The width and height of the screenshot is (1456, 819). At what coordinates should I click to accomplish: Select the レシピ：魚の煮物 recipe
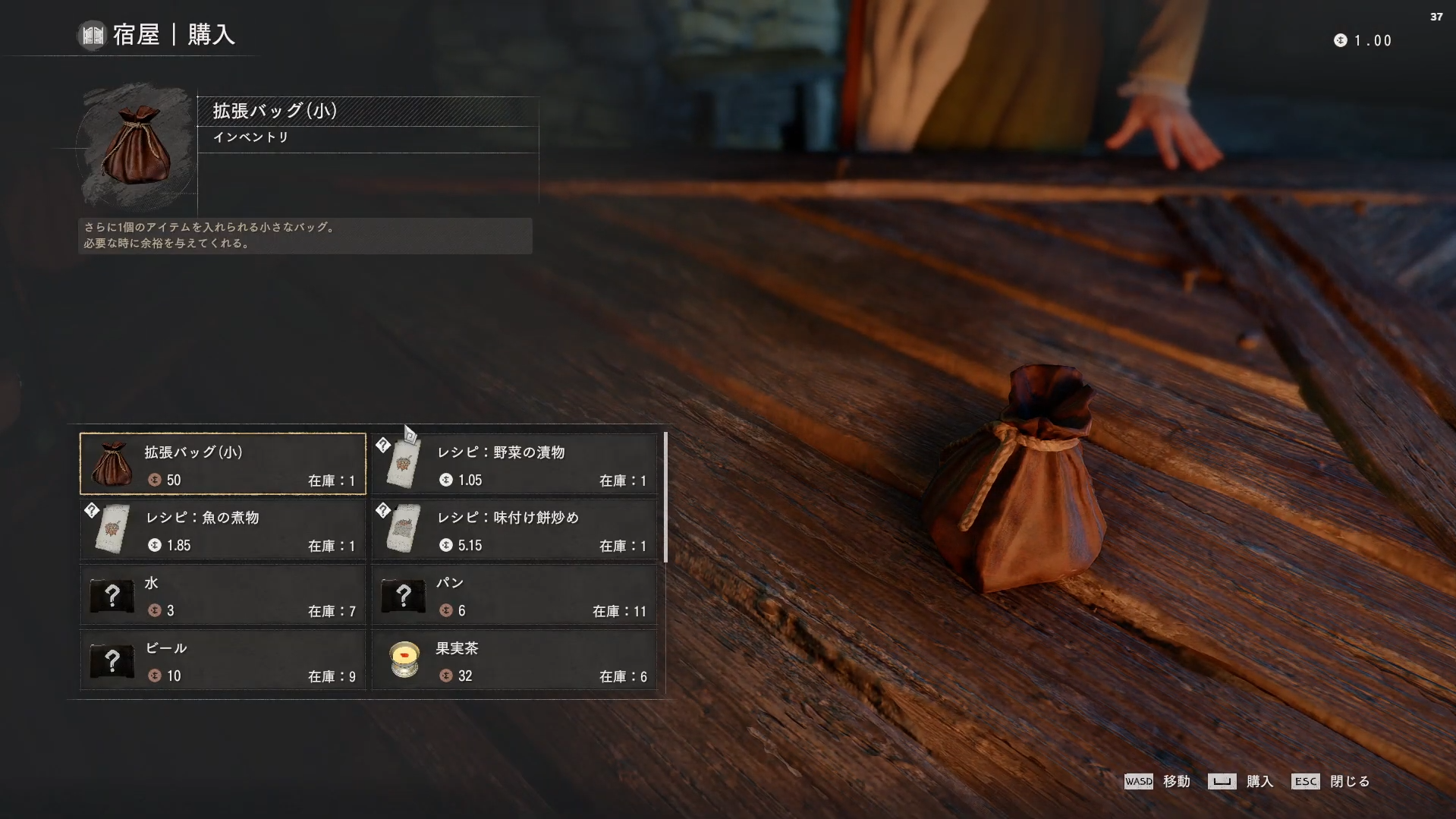[223, 529]
